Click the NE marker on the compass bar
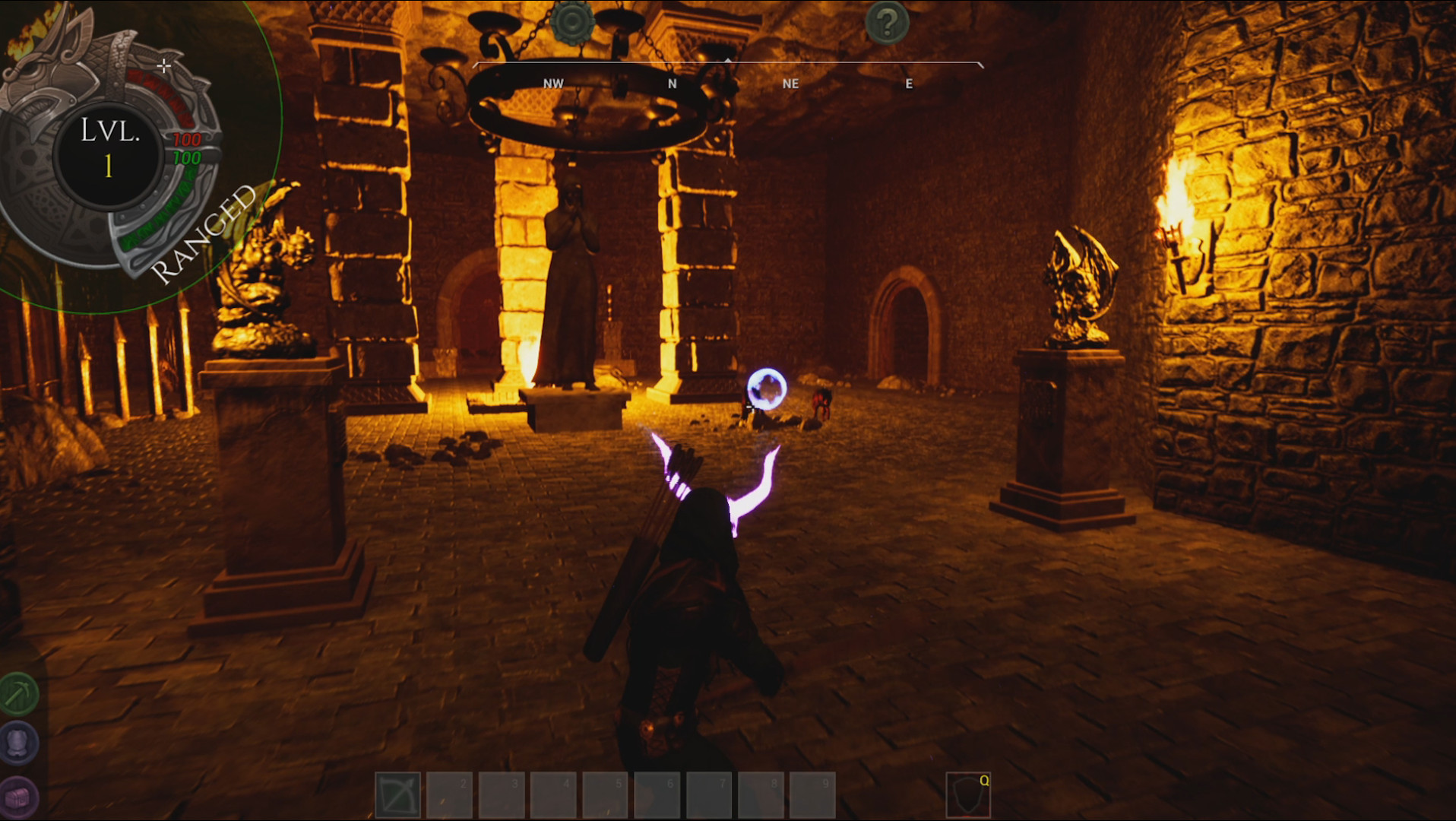The width and height of the screenshot is (1456, 821). [790, 84]
